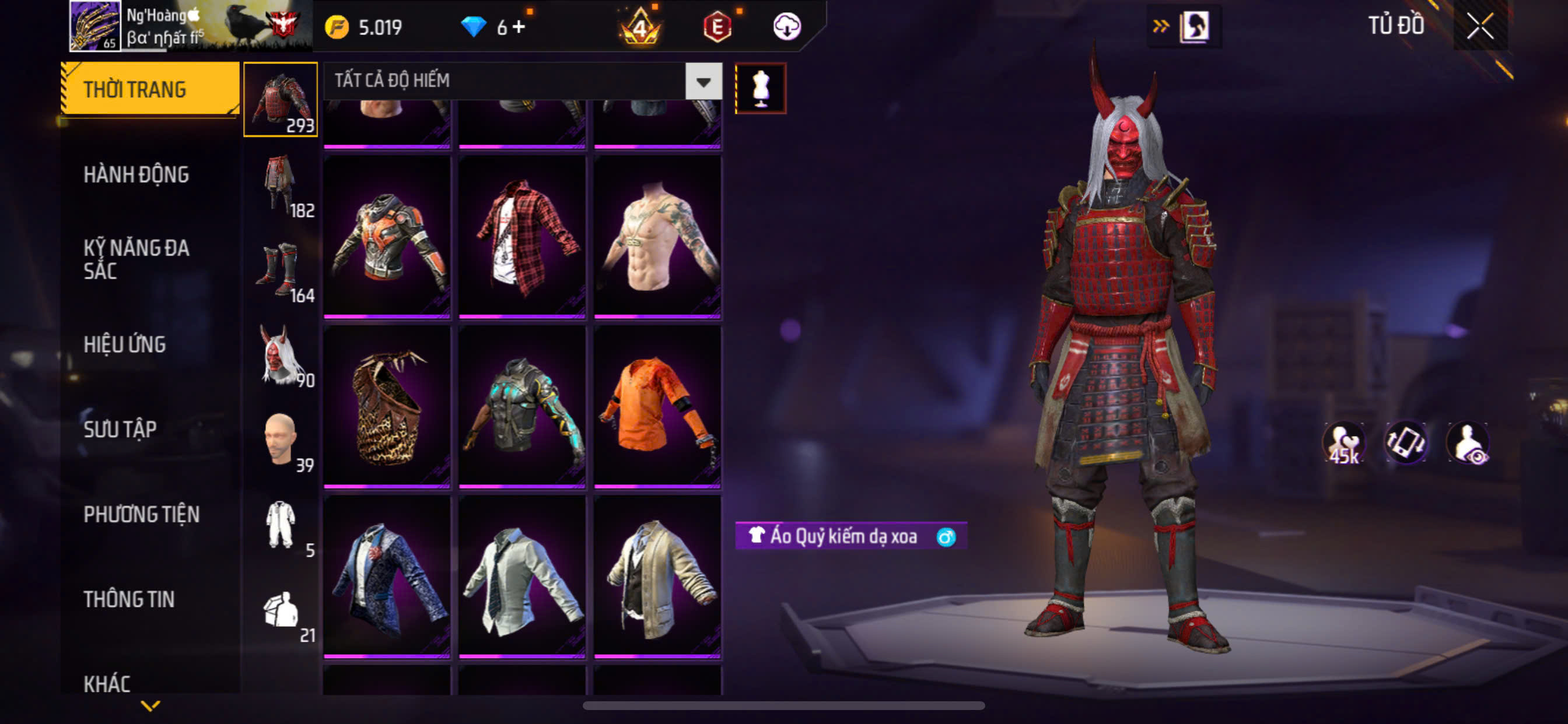Open the Sưu Tập section
1568x724 pixels.
pos(120,430)
